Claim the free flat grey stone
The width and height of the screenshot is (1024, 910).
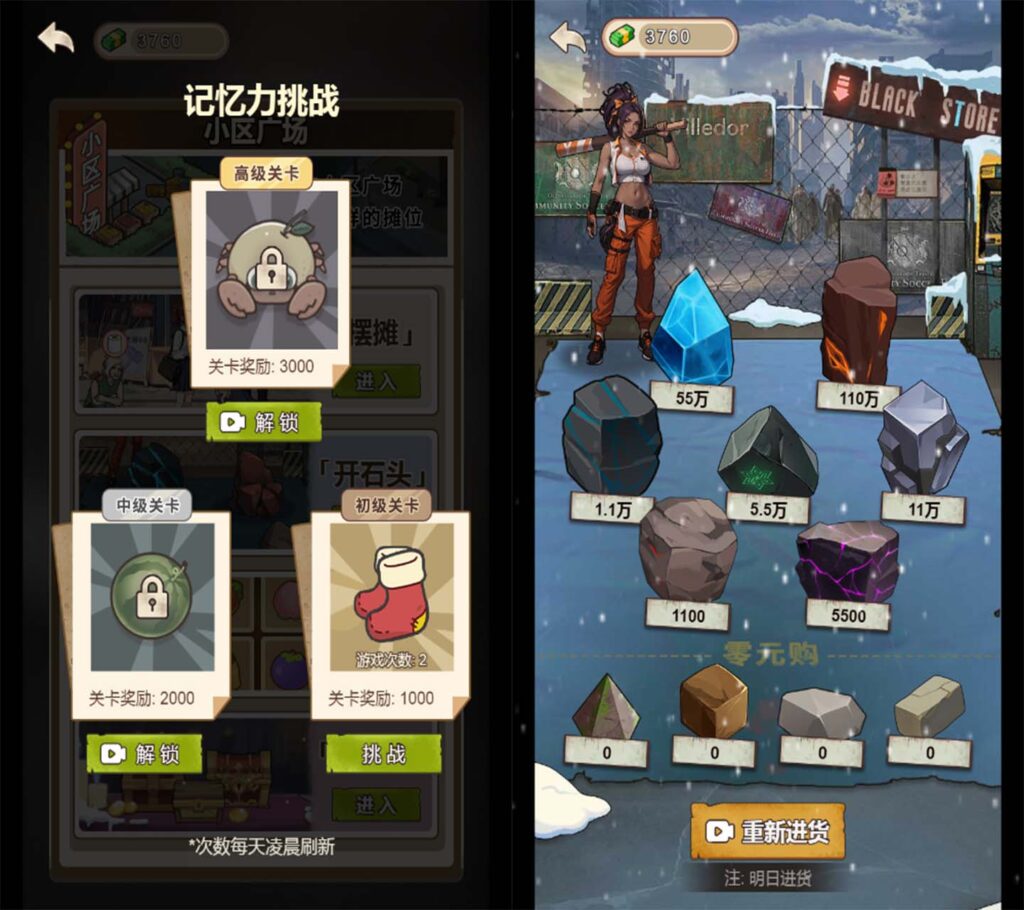coord(821,712)
